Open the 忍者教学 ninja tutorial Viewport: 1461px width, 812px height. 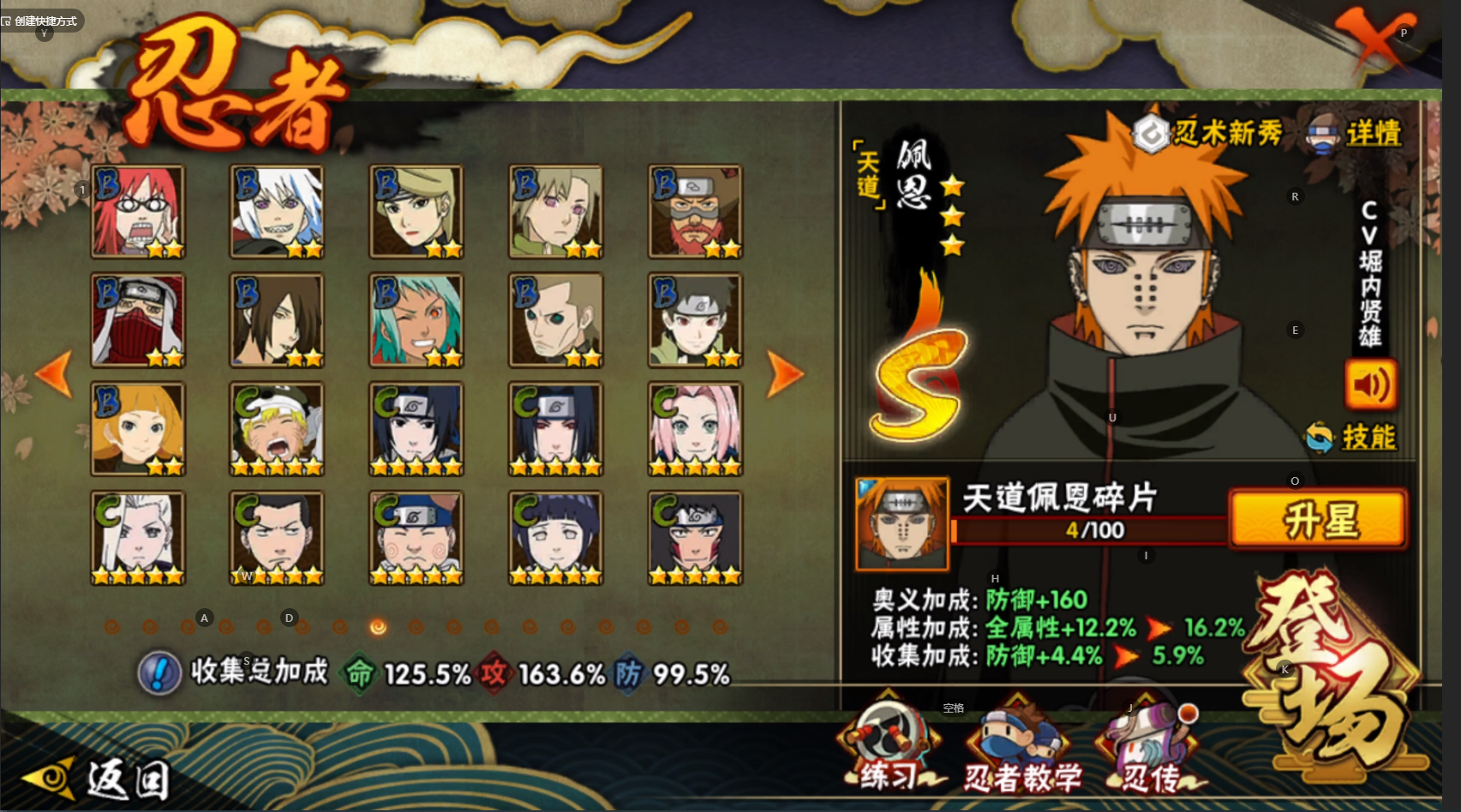[x=1021, y=751]
